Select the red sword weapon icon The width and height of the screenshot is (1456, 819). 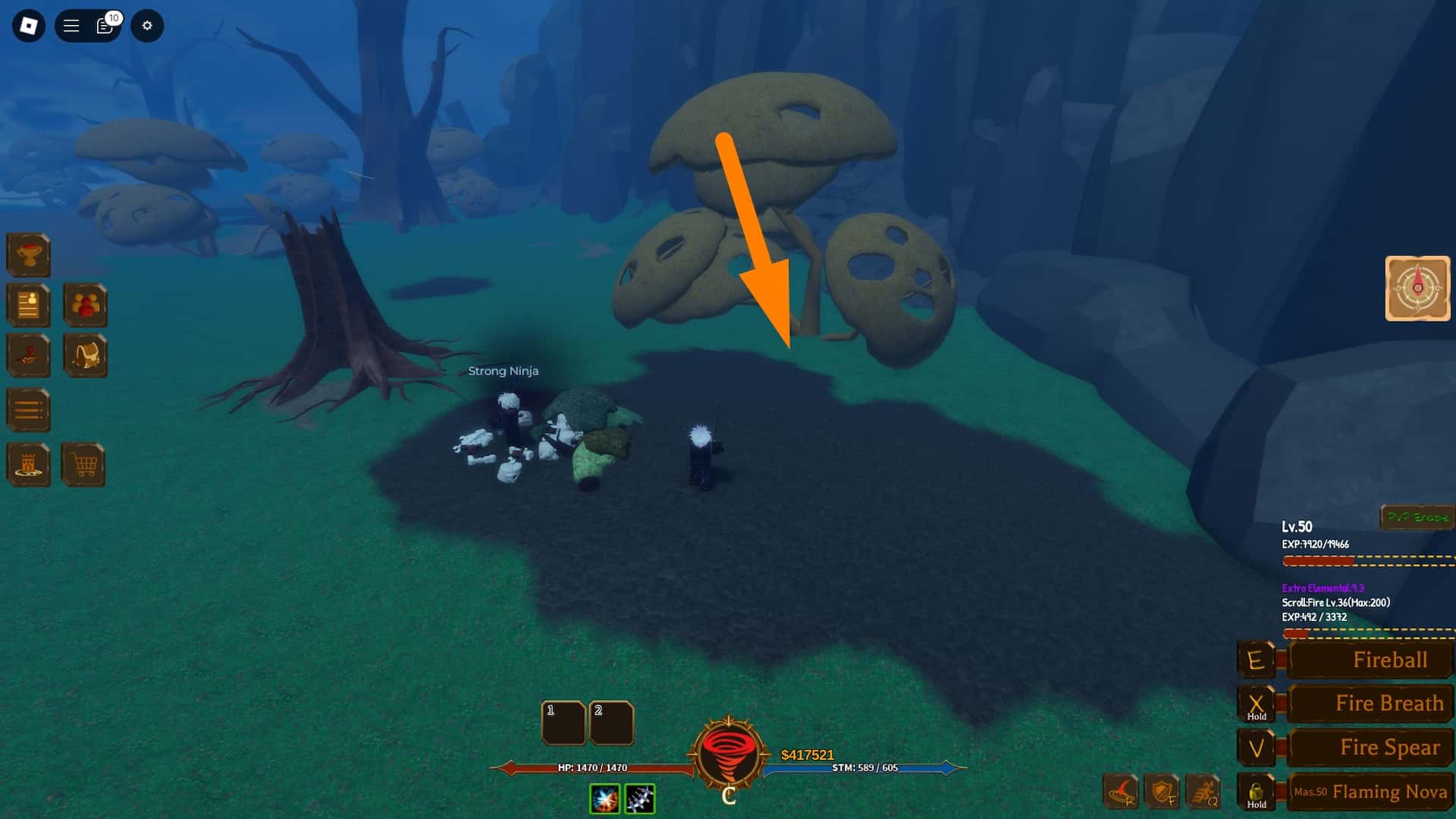point(28,356)
